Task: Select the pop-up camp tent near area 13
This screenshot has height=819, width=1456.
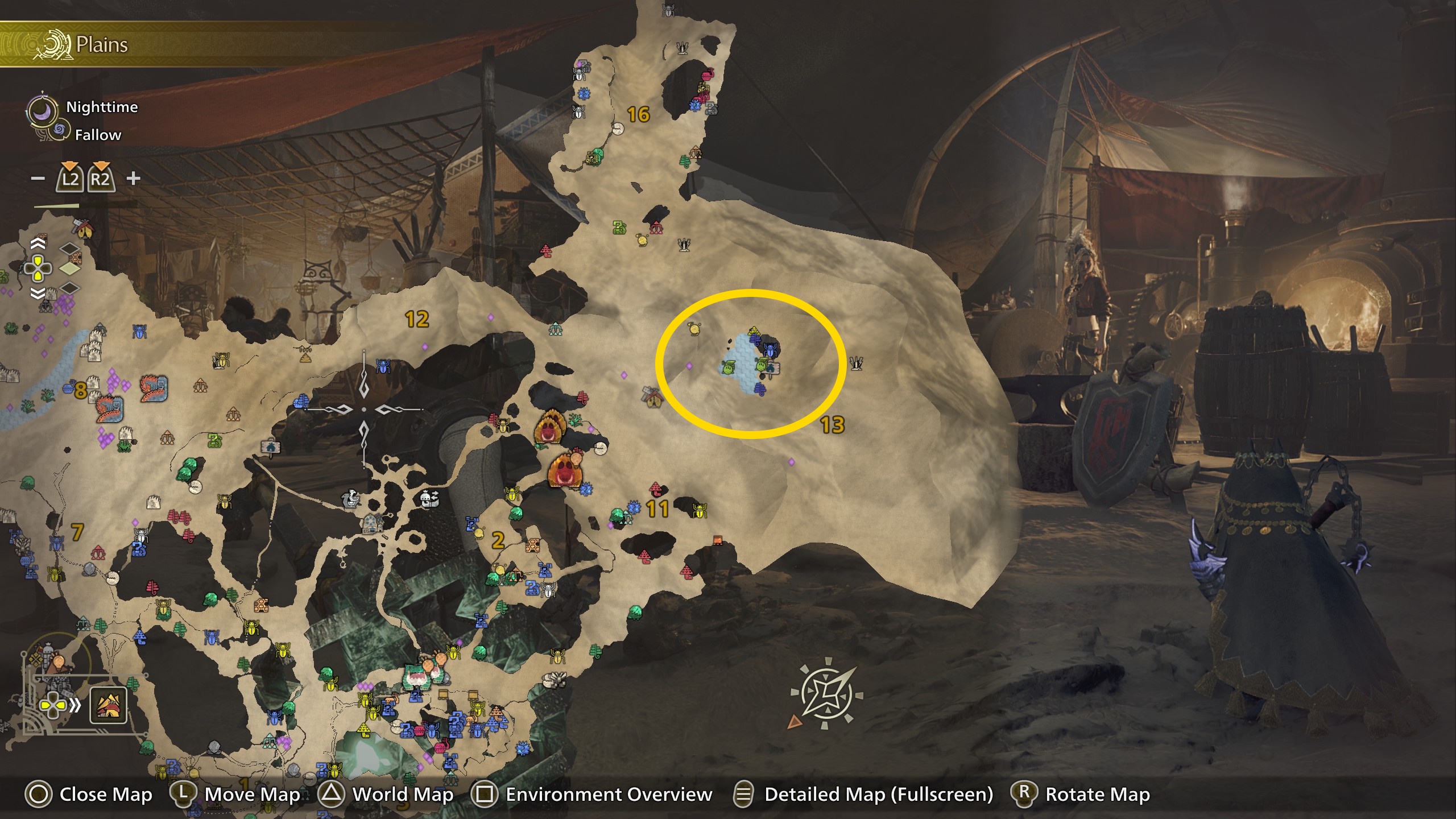Action: click(x=652, y=398)
